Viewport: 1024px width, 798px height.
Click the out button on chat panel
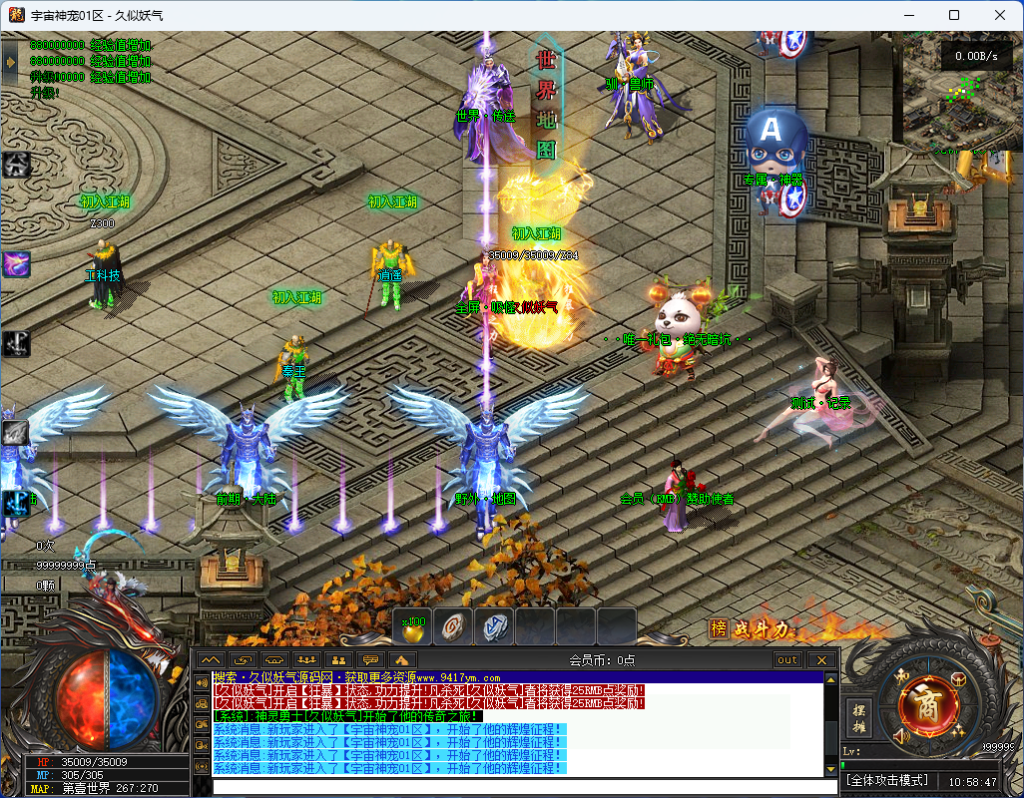coord(788,660)
